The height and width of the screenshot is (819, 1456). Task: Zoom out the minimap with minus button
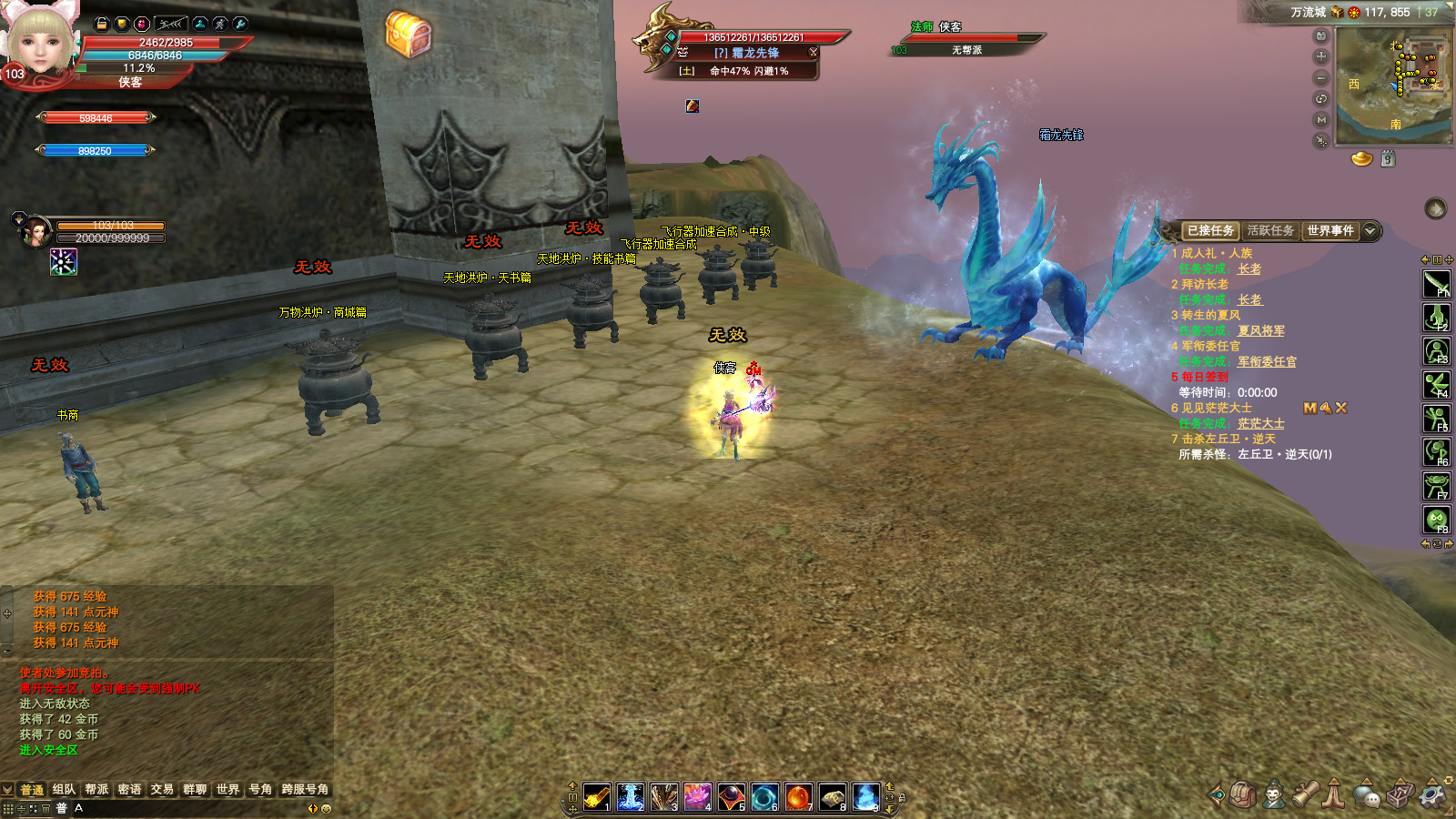pyautogui.click(x=1321, y=78)
